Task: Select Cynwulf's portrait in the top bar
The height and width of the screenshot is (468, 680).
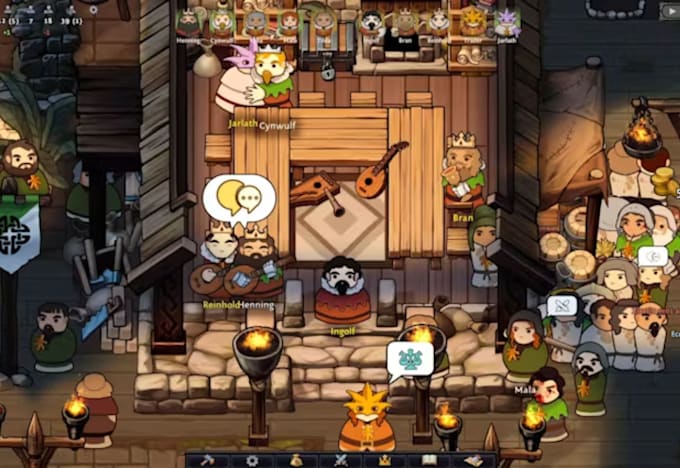Action: [222, 22]
